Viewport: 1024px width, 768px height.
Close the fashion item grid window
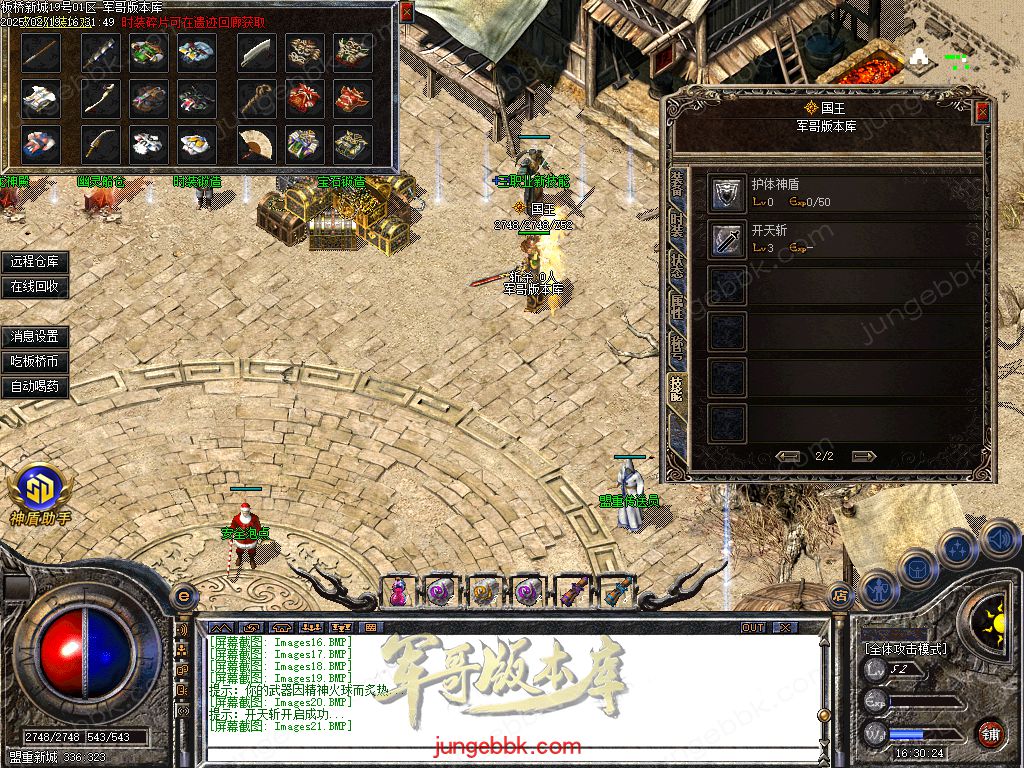coord(406,12)
